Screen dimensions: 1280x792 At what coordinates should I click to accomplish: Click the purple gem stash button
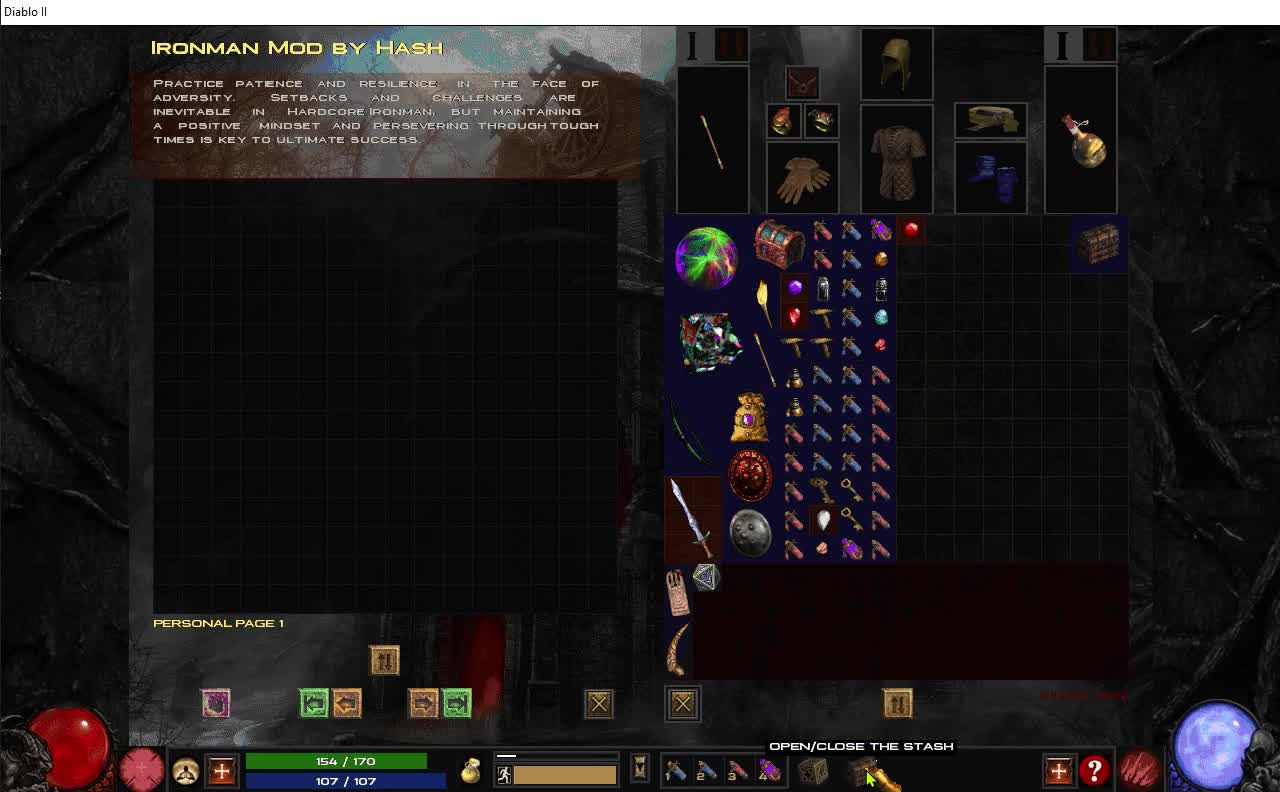(x=216, y=703)
